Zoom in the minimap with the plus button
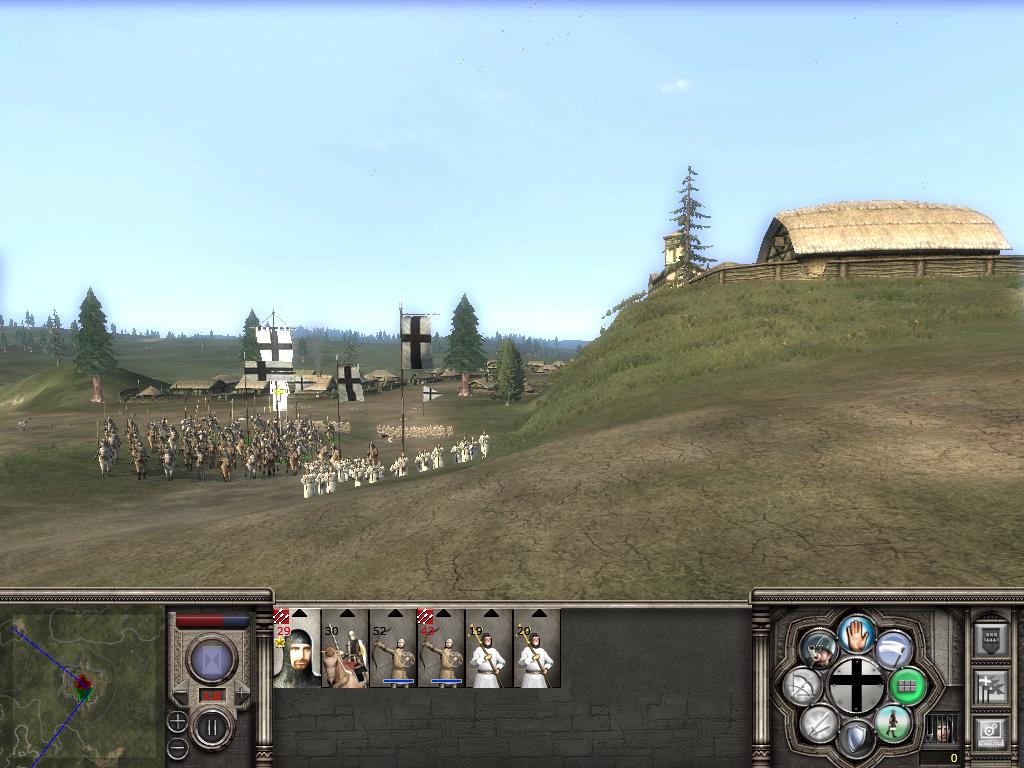The height and width of the screenshot is (768, 1024). pyautogui.click(x=177, y=721)
